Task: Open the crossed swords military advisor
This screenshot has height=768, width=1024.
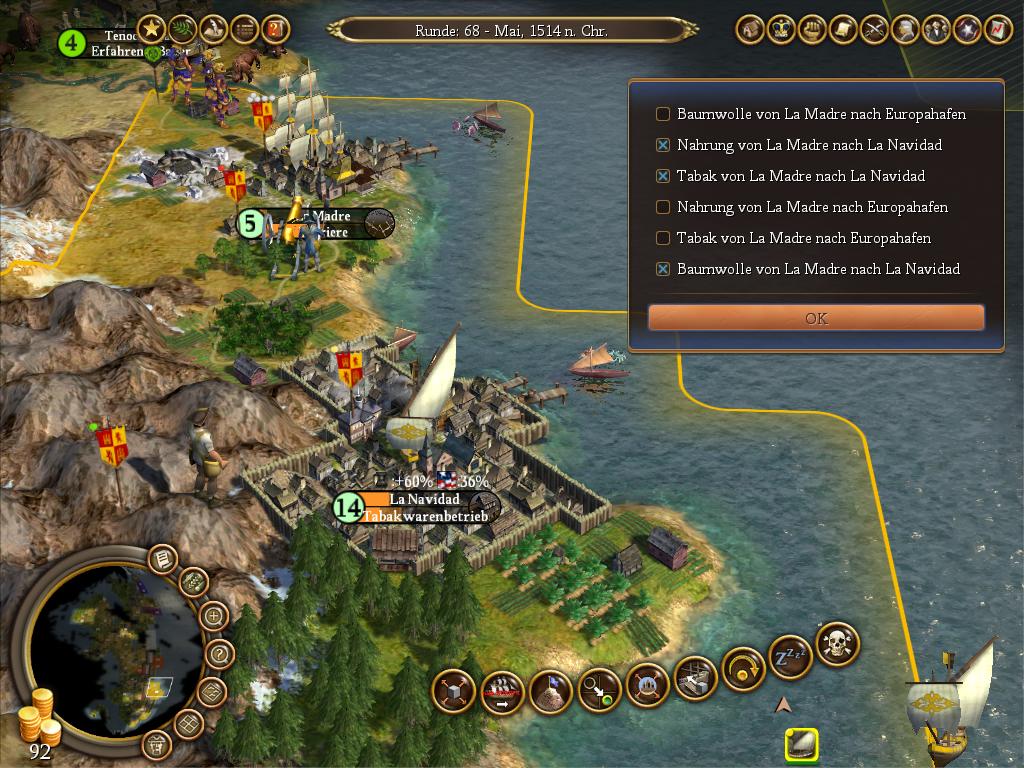Action: 875,30
